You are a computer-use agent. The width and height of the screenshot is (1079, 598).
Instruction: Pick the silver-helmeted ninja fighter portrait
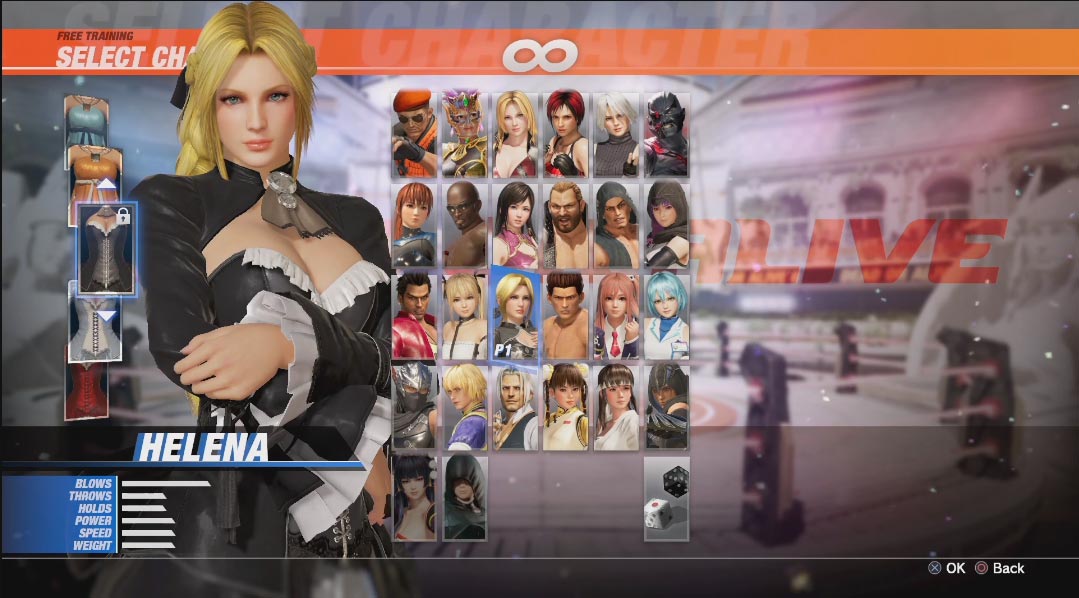click(x=414, y=406)
